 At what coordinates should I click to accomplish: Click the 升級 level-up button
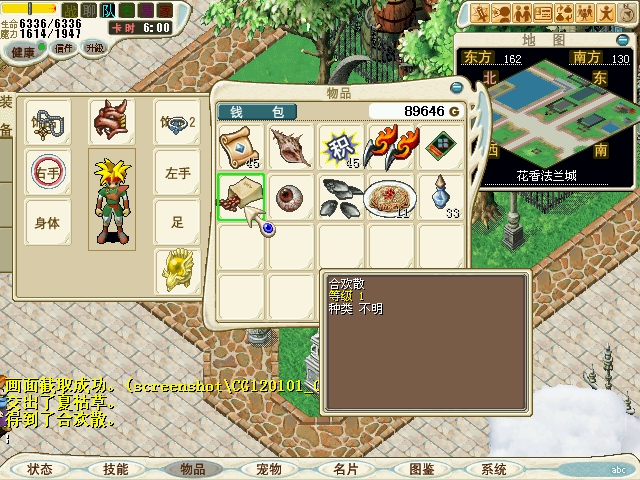(x=95, y=48)
